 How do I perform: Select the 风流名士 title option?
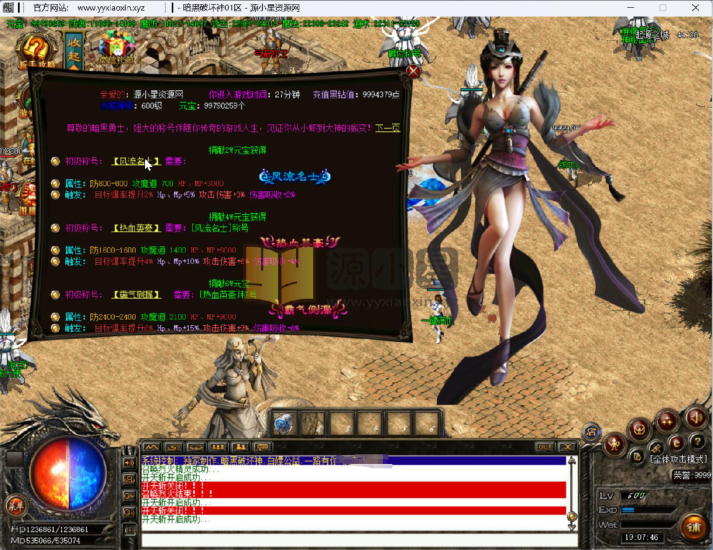[137, 160]
